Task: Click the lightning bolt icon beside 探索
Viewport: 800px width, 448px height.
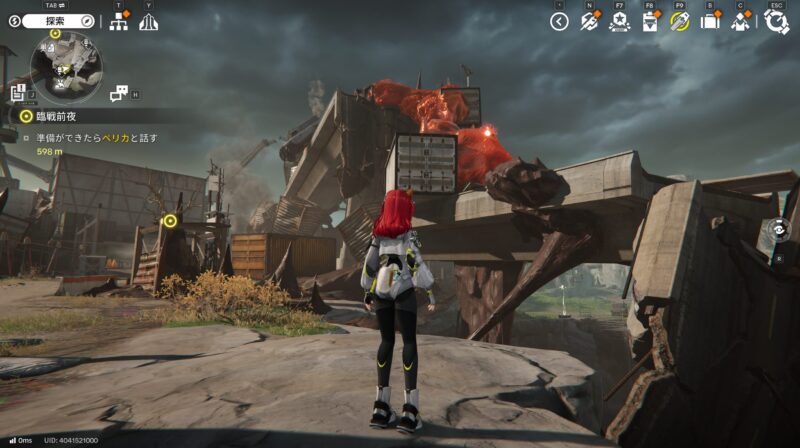Action: (15, 21)
